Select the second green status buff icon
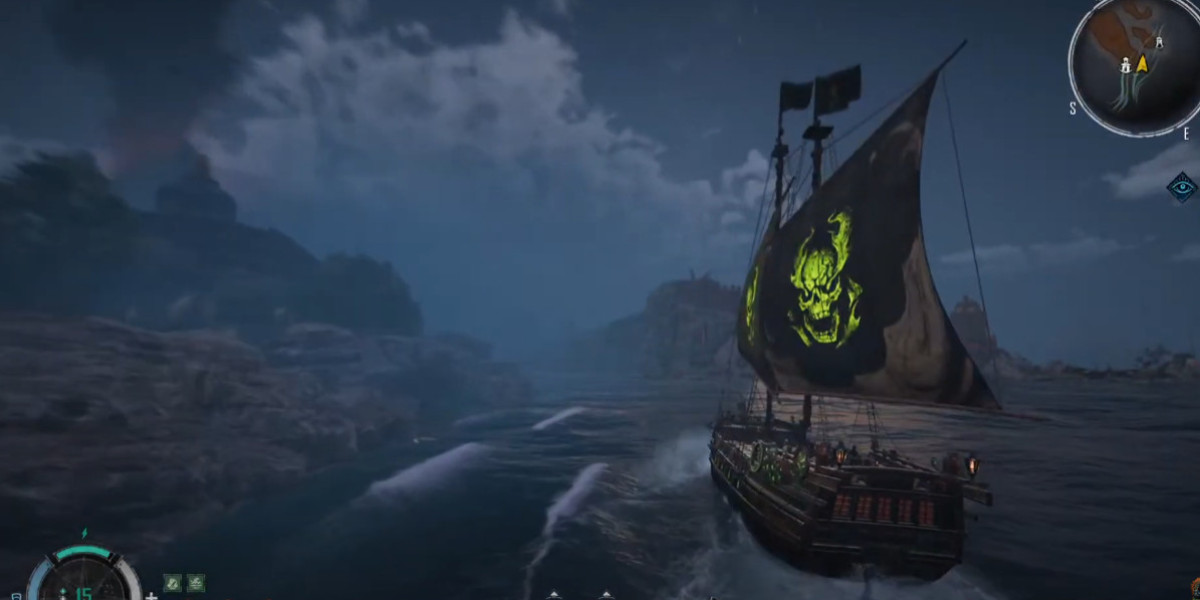 tap(196, 582)
